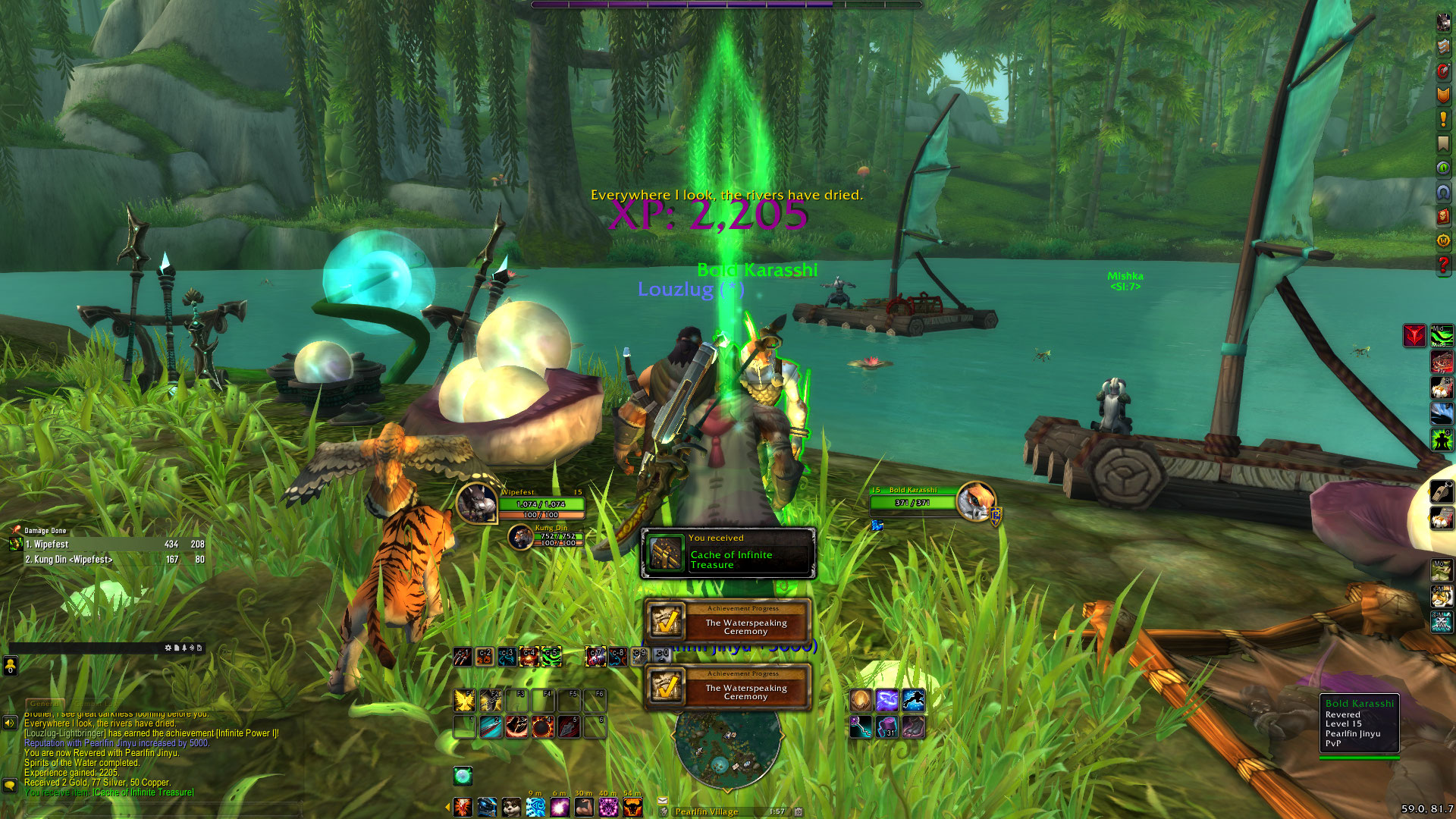Viewport: 1456px width, 819px height.
Task: Open the red question mark help button
Action: tap(1443, 265)
